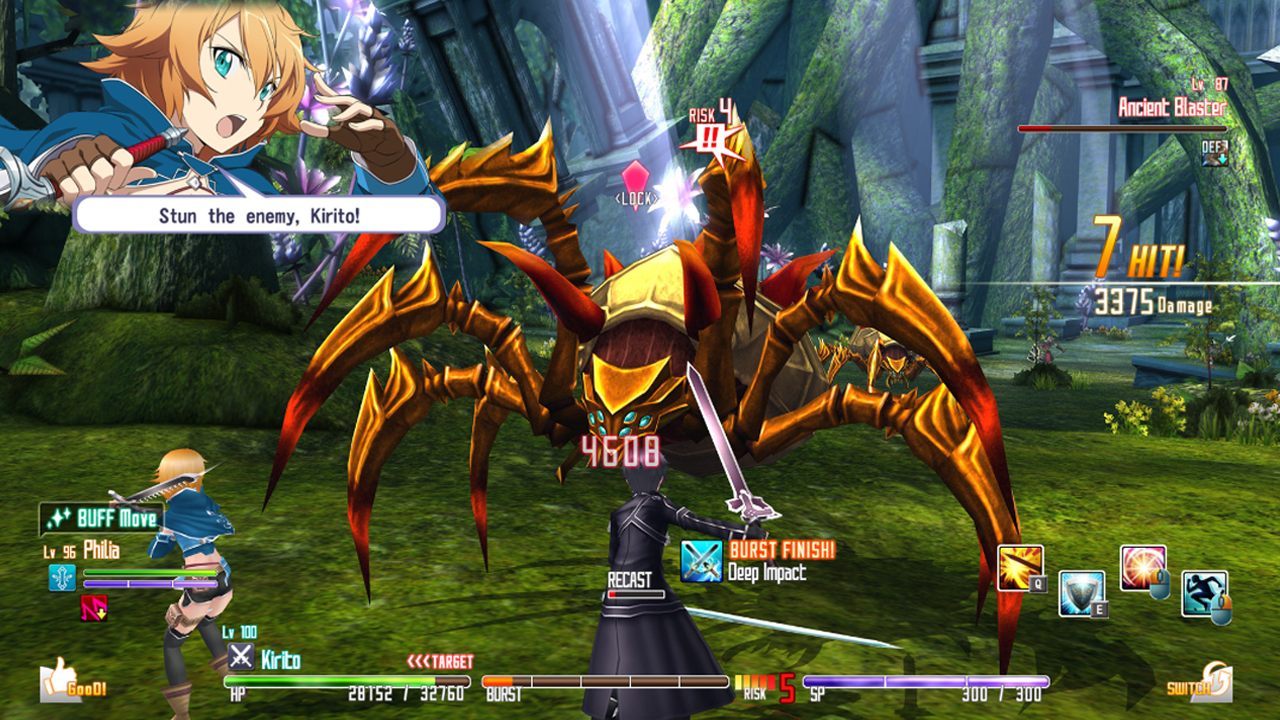The image size is (1280, 720).
Task: Select Kirito's crossed swords icon
Action: pyautogui.click(x=240, y=657)
